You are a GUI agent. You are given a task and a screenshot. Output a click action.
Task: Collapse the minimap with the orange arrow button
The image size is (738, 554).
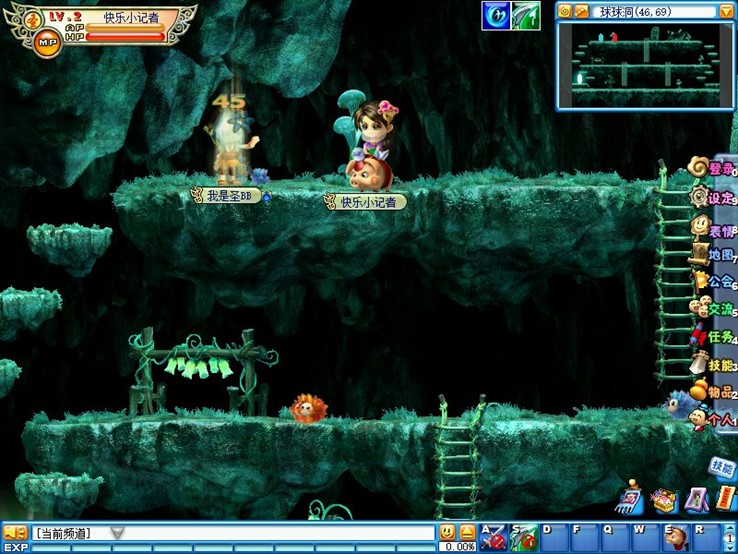coord(725,11)
